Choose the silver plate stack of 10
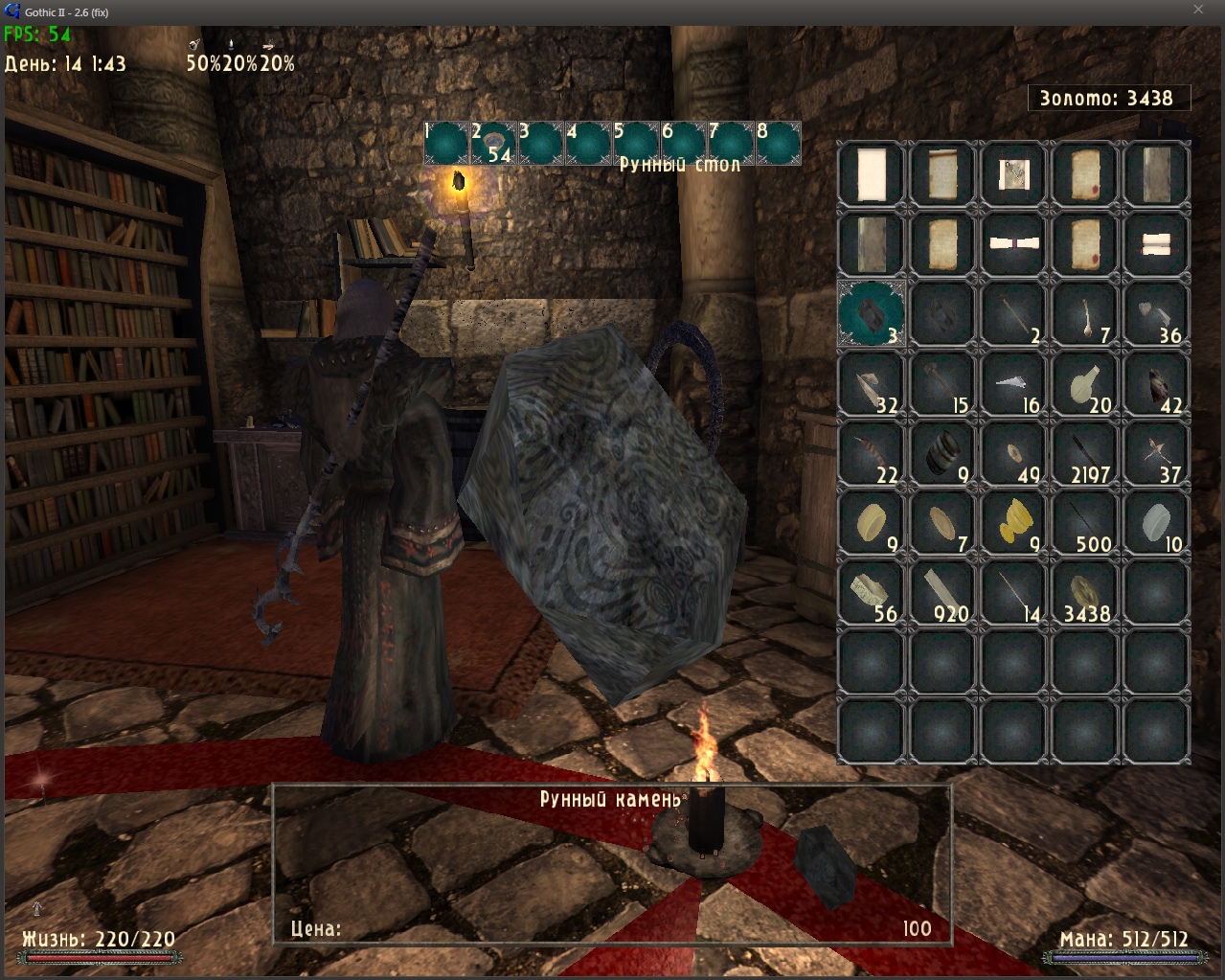Image resolution: width=1225 pixels, height=980 pixels. 1157,522
